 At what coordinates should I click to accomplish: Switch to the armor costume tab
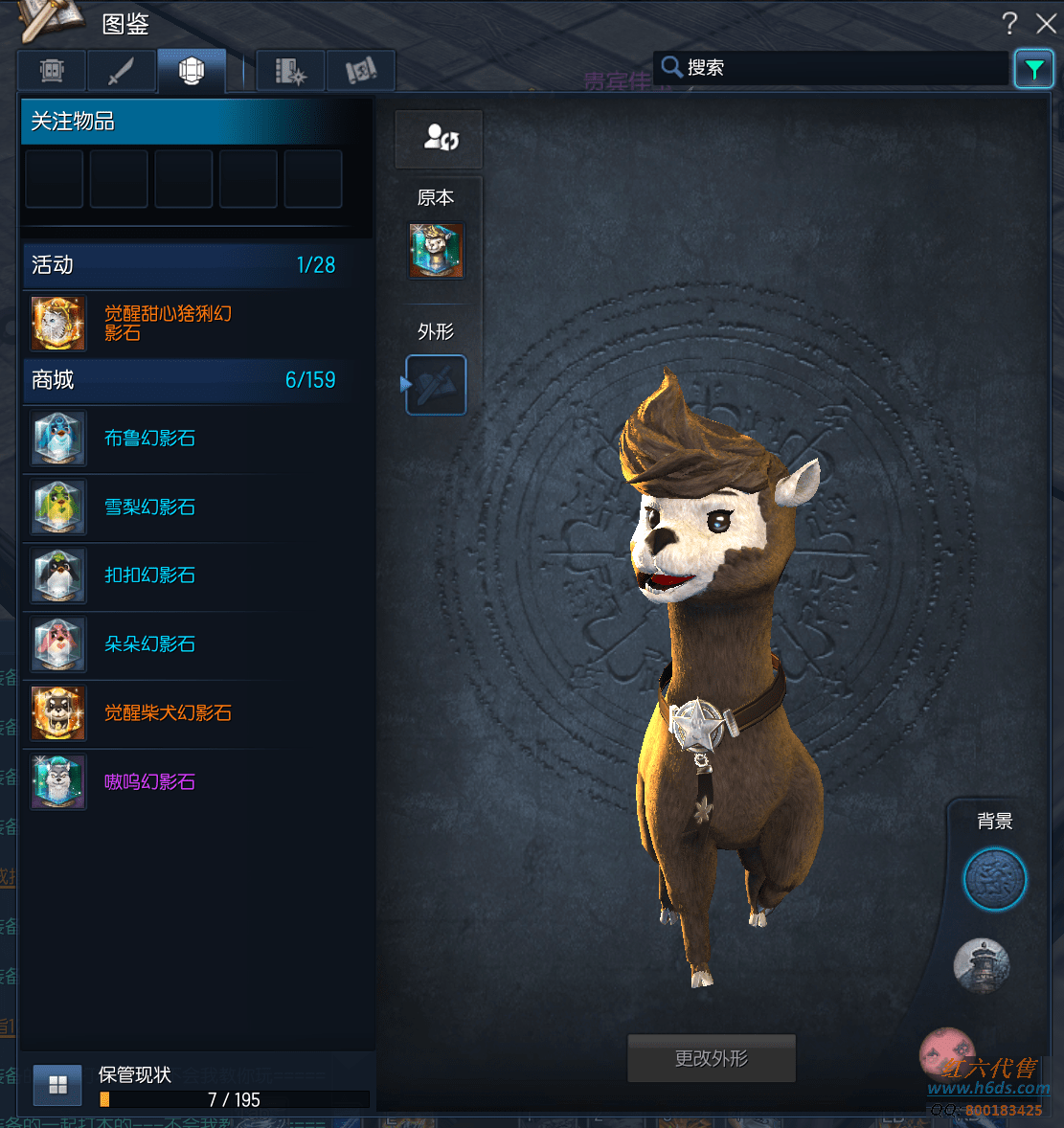pos(52,71)
